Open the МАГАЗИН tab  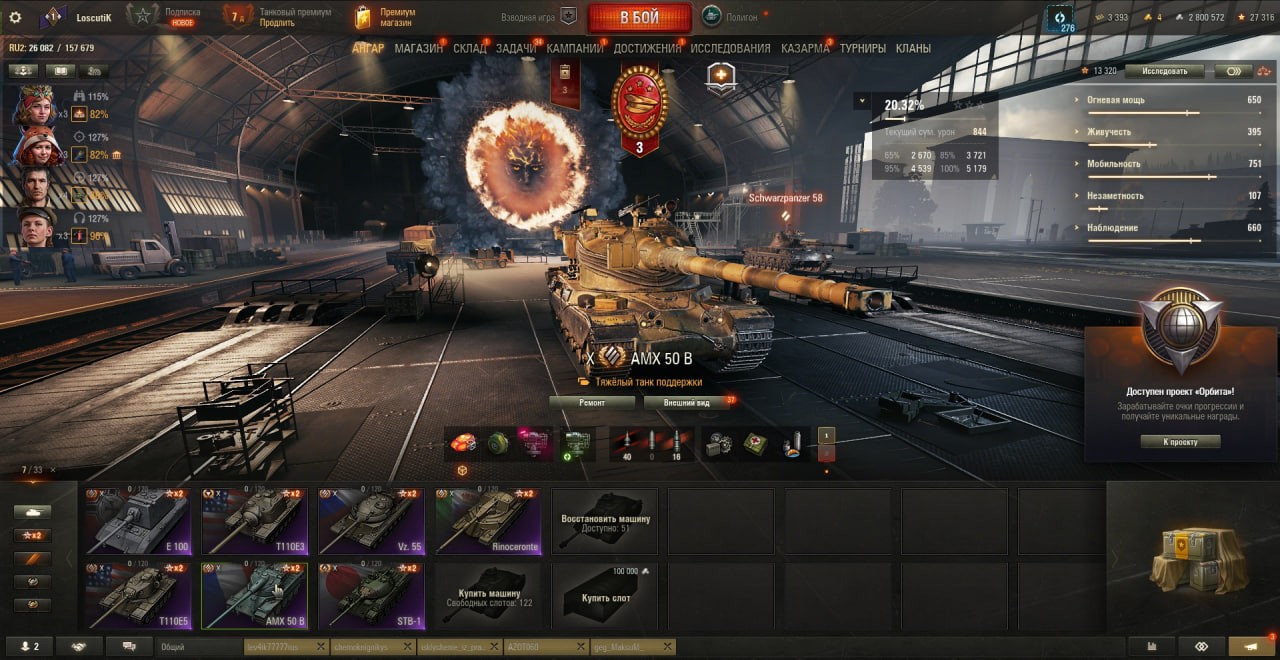click(x=418, y=48)
